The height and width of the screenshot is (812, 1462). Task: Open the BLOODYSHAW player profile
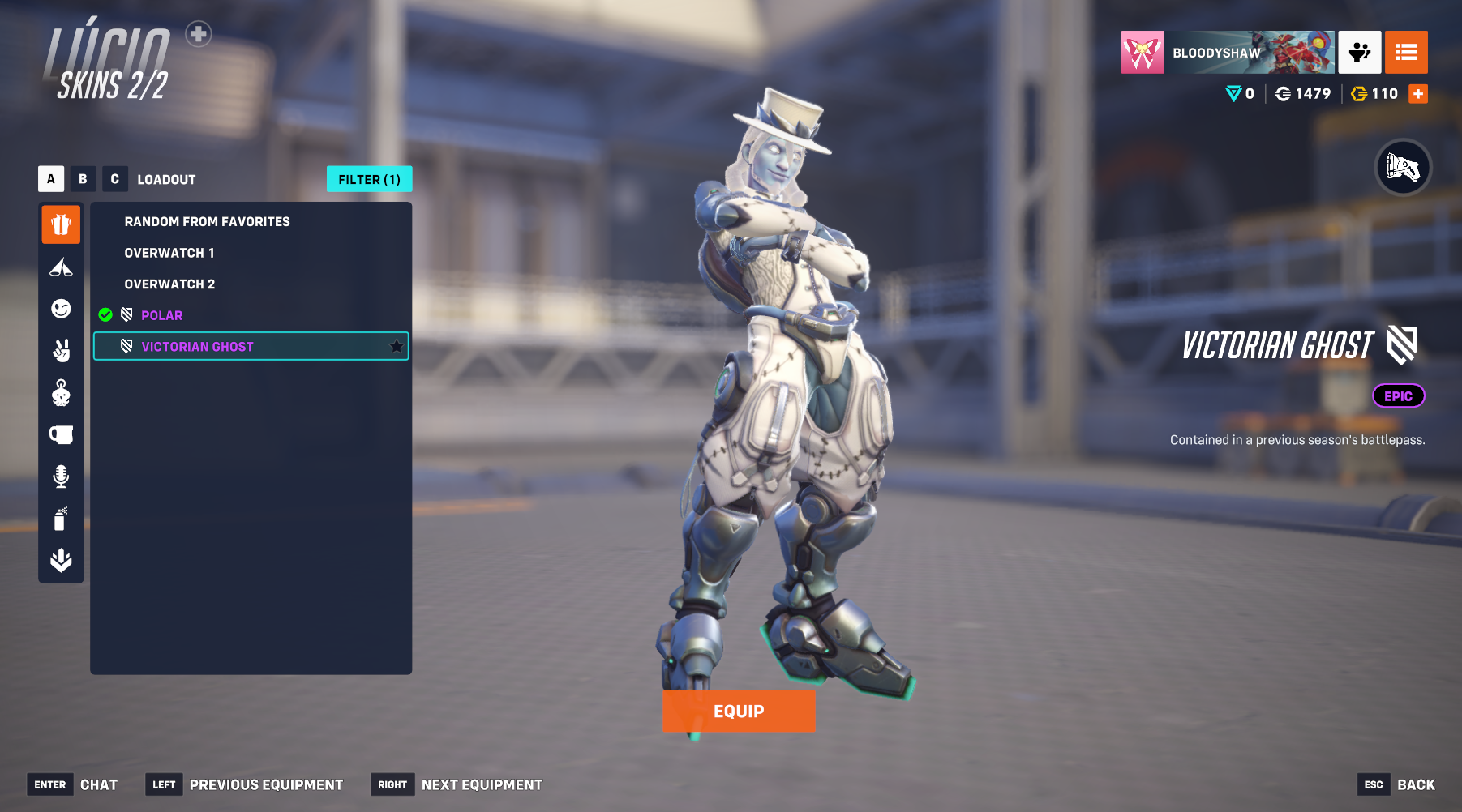1227,53
